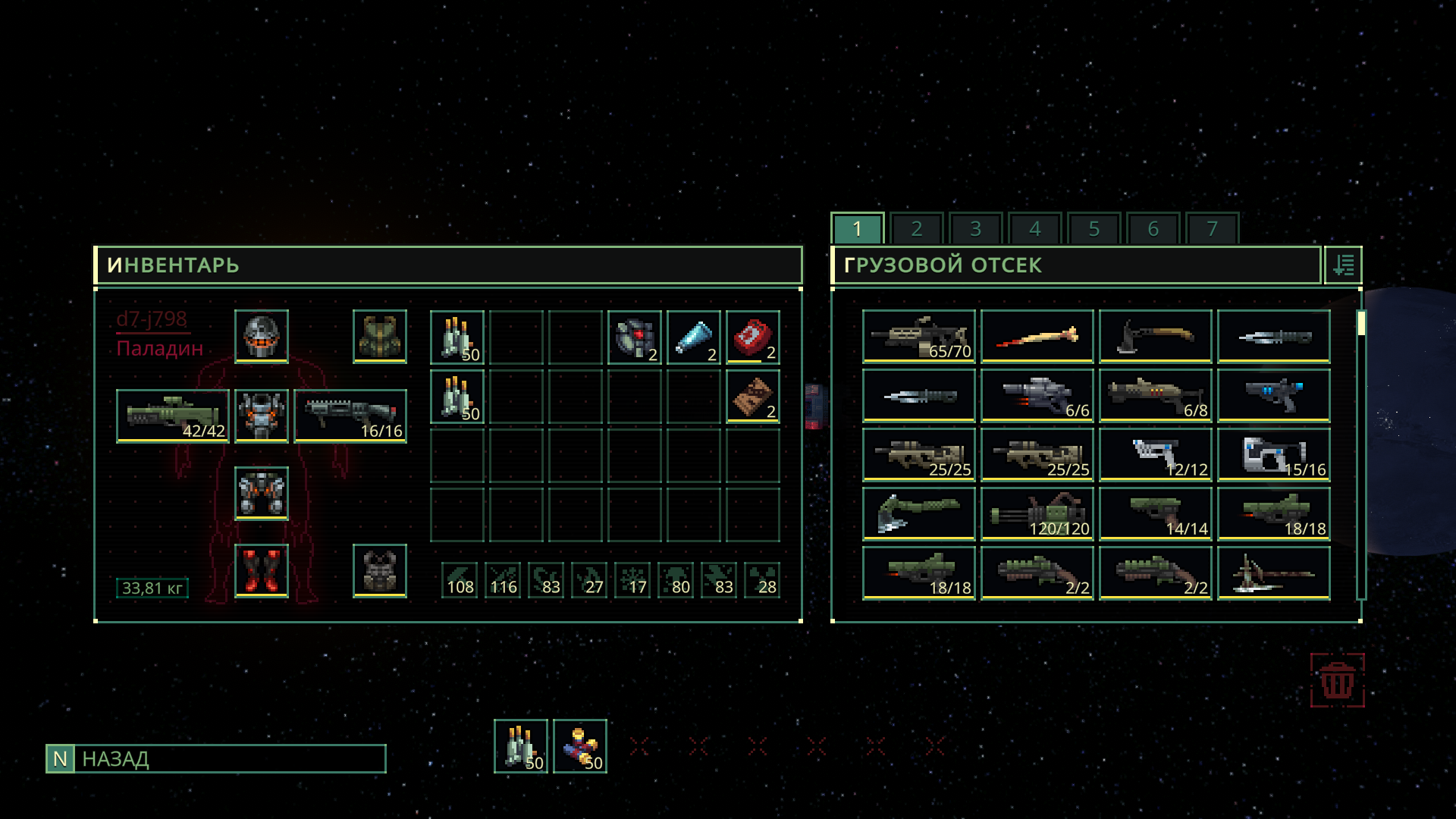Choose the red medkit in inventory
1456x819 pixels.
(x=752, y=337)
